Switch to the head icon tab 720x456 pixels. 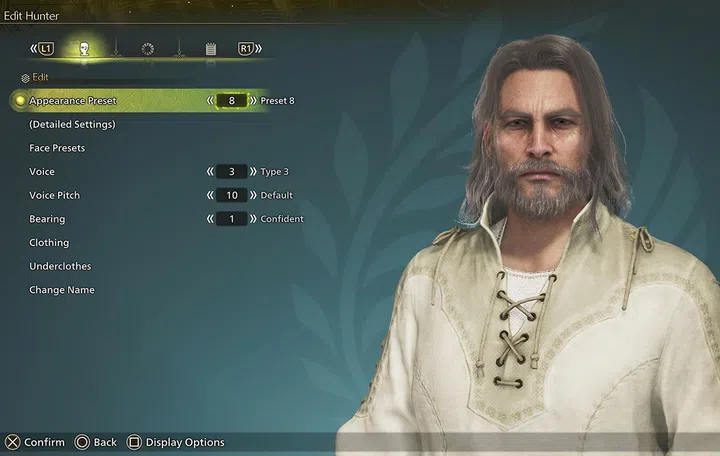point(83,48)
